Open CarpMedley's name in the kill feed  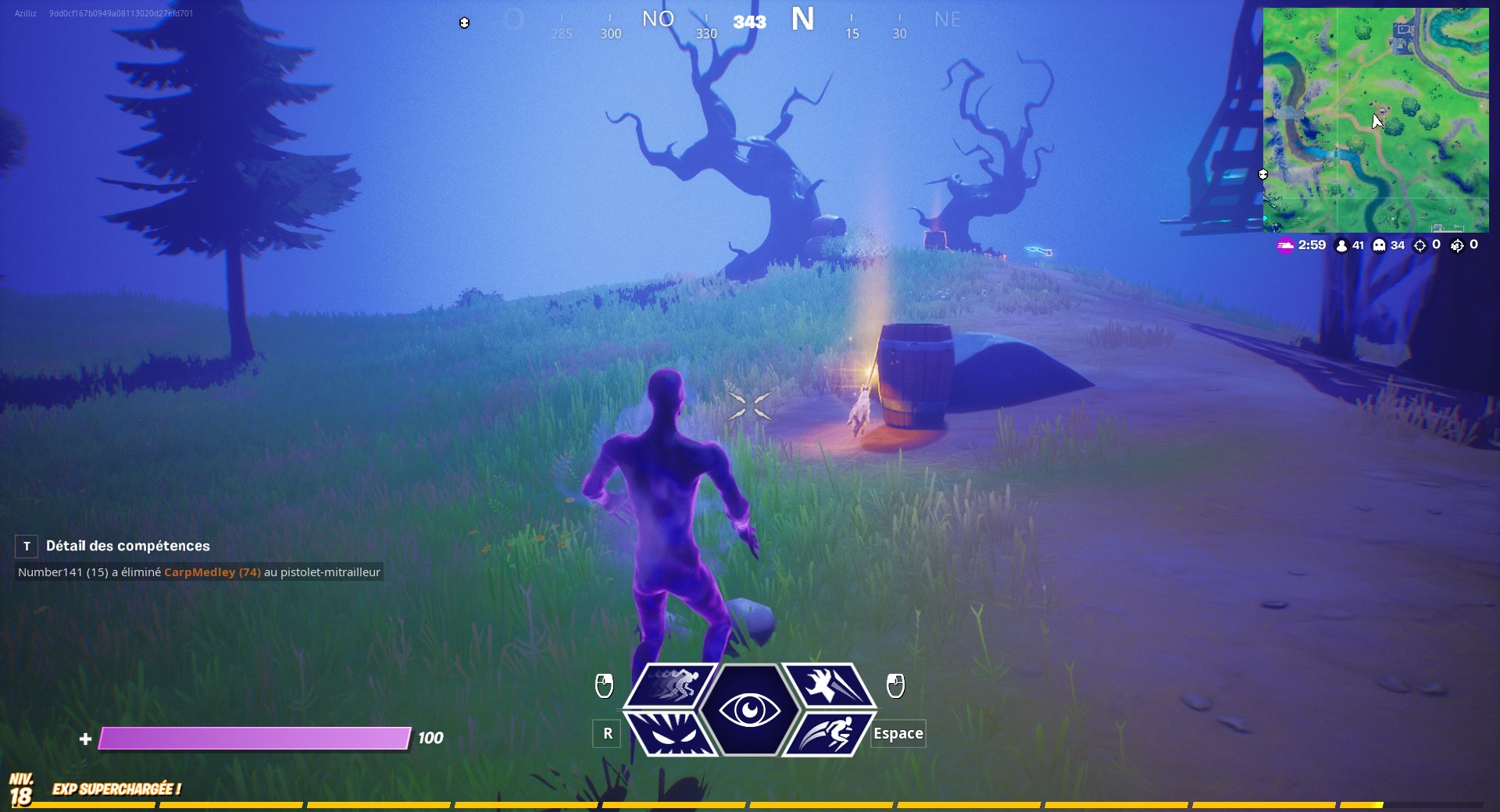[201, 572]
